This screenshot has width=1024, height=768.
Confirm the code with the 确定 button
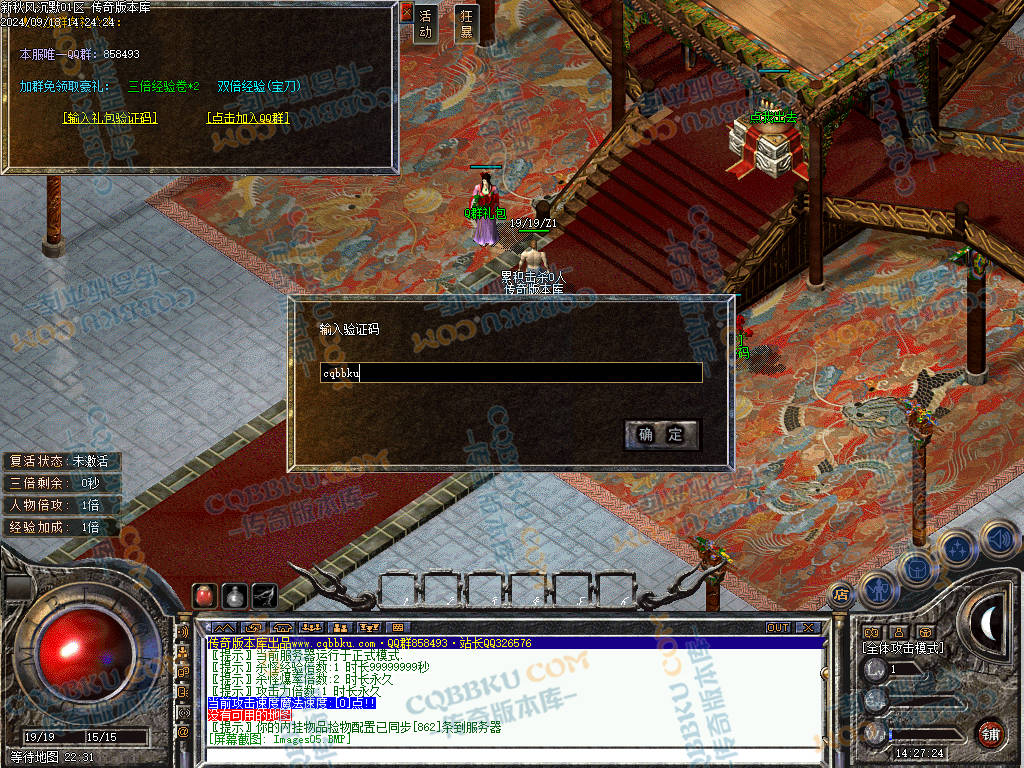tap(661, 434)
